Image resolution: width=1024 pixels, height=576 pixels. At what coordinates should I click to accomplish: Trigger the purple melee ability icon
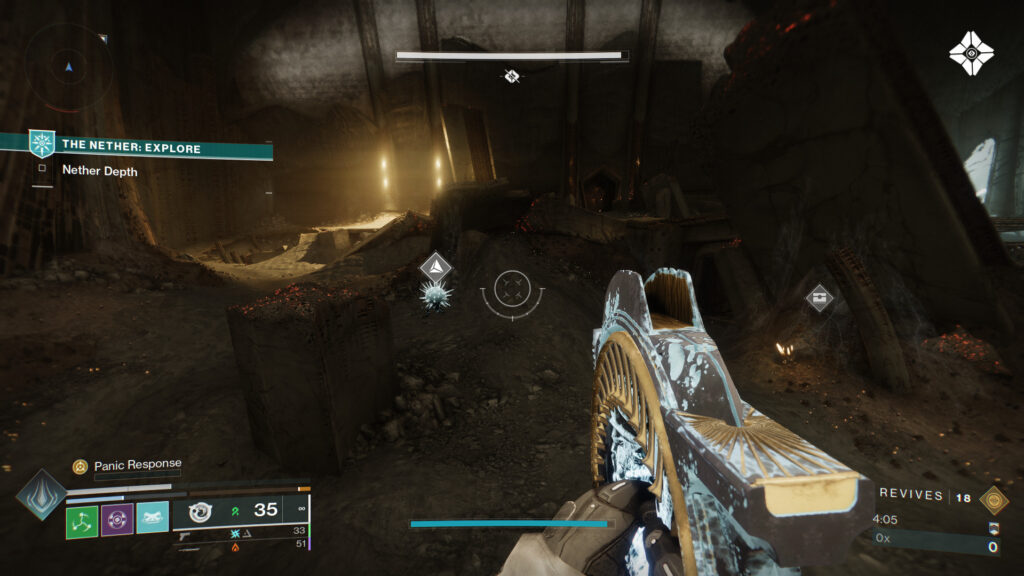[117, 519]
